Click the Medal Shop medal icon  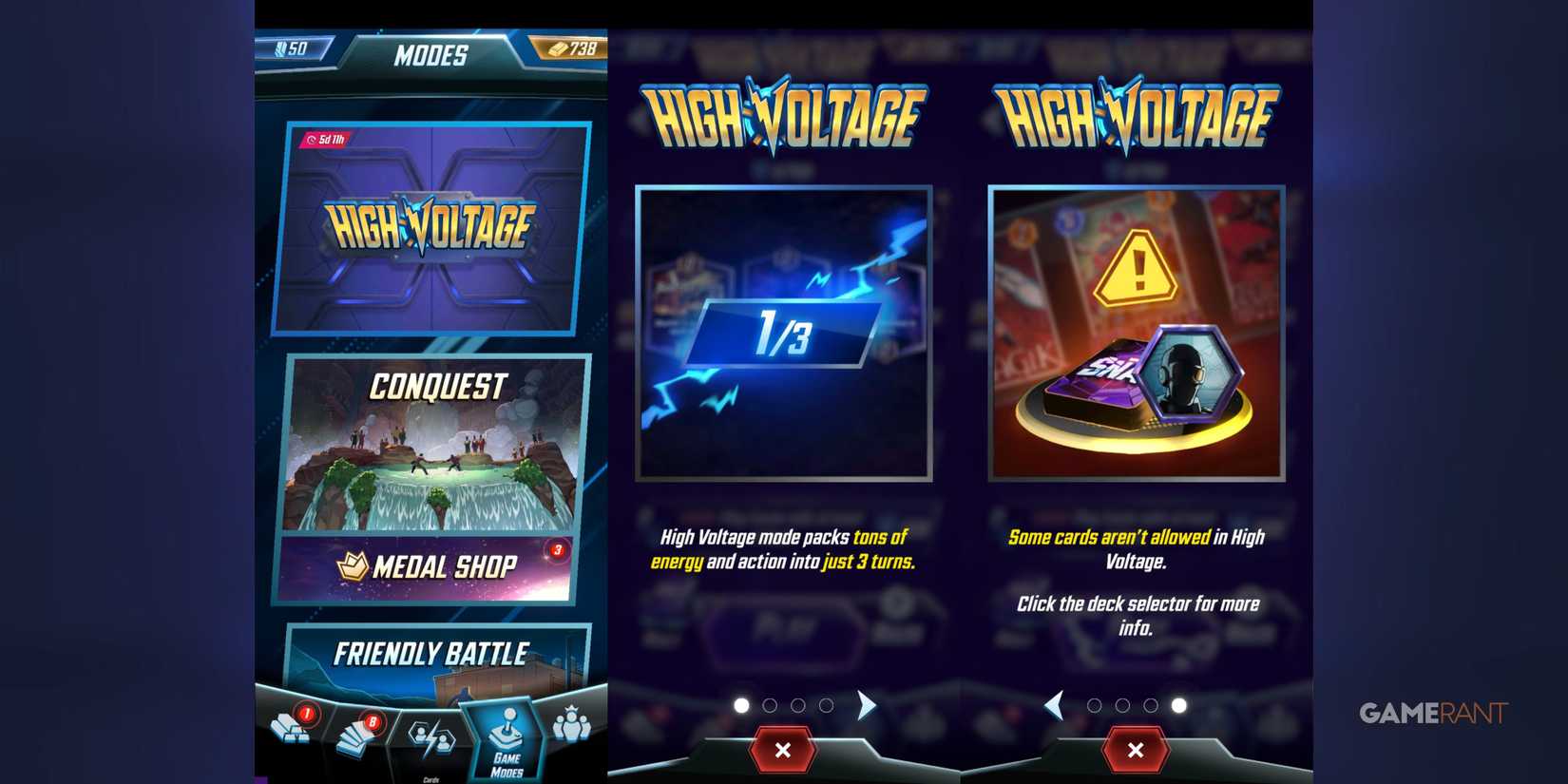tap(352, 566)
